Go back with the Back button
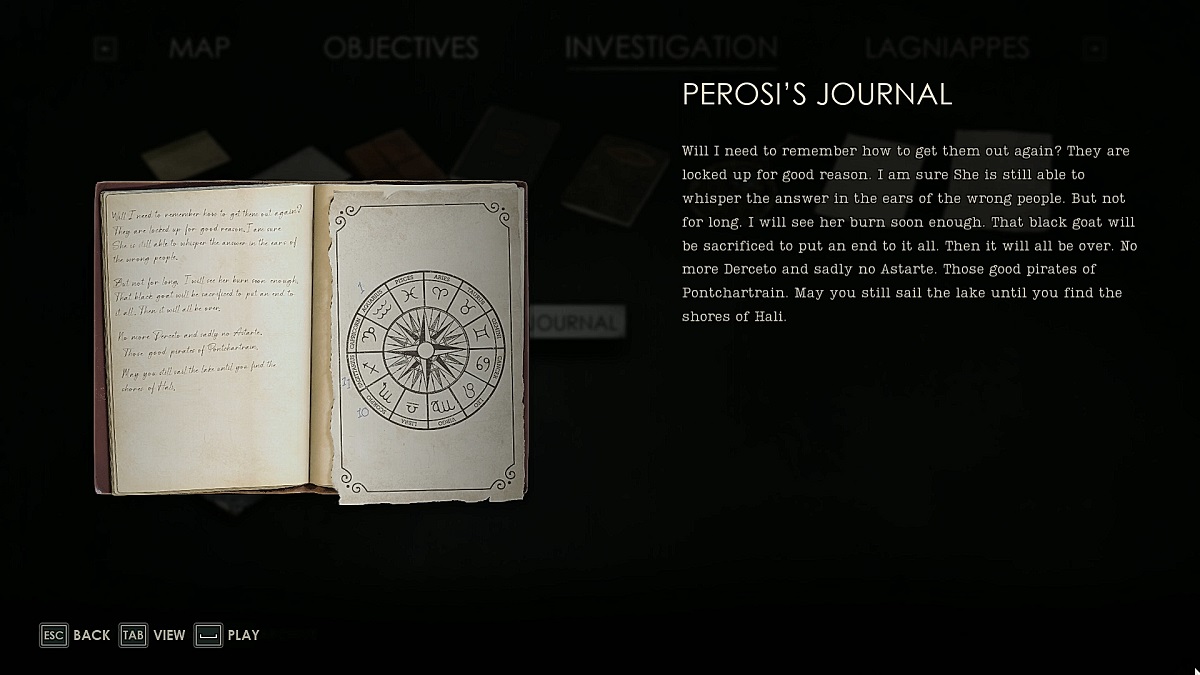This screenshot has height=675, width=1200. pyautogui.click(x=75, y=635)
